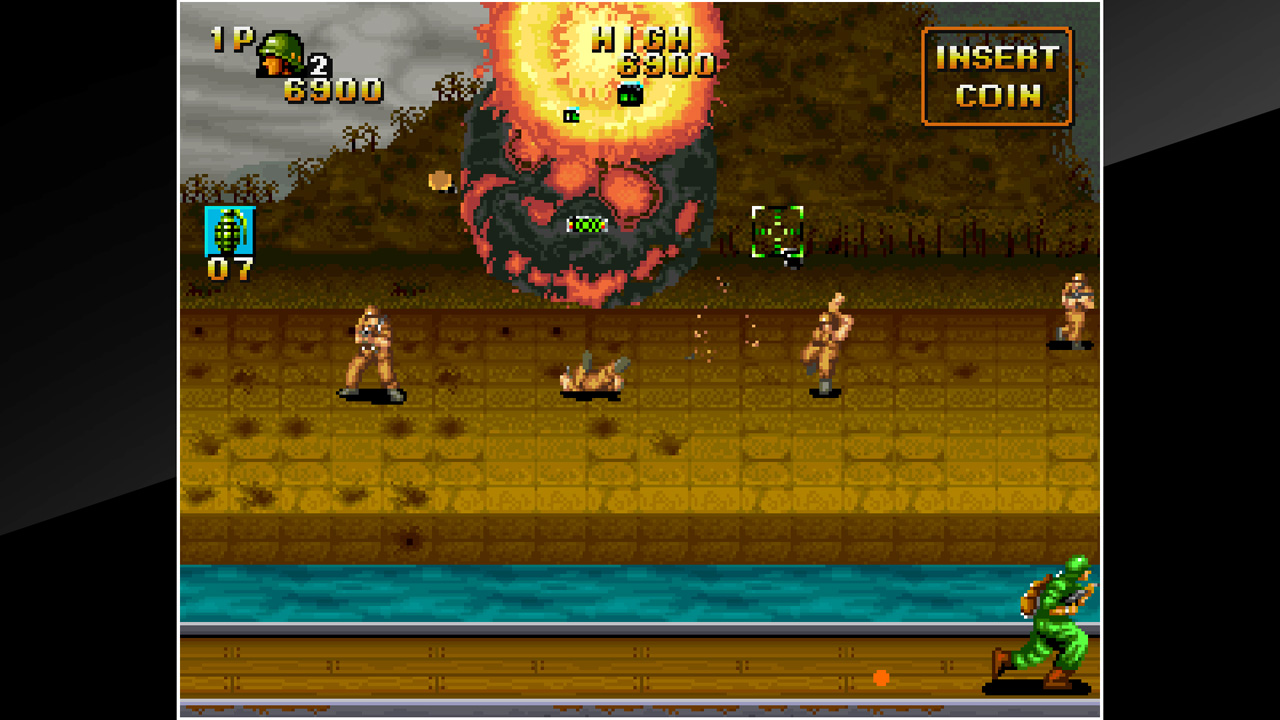Click the grenade count 07 readout
The image size is (1280, 720).
pyautogui.click(x=230, y=270)
